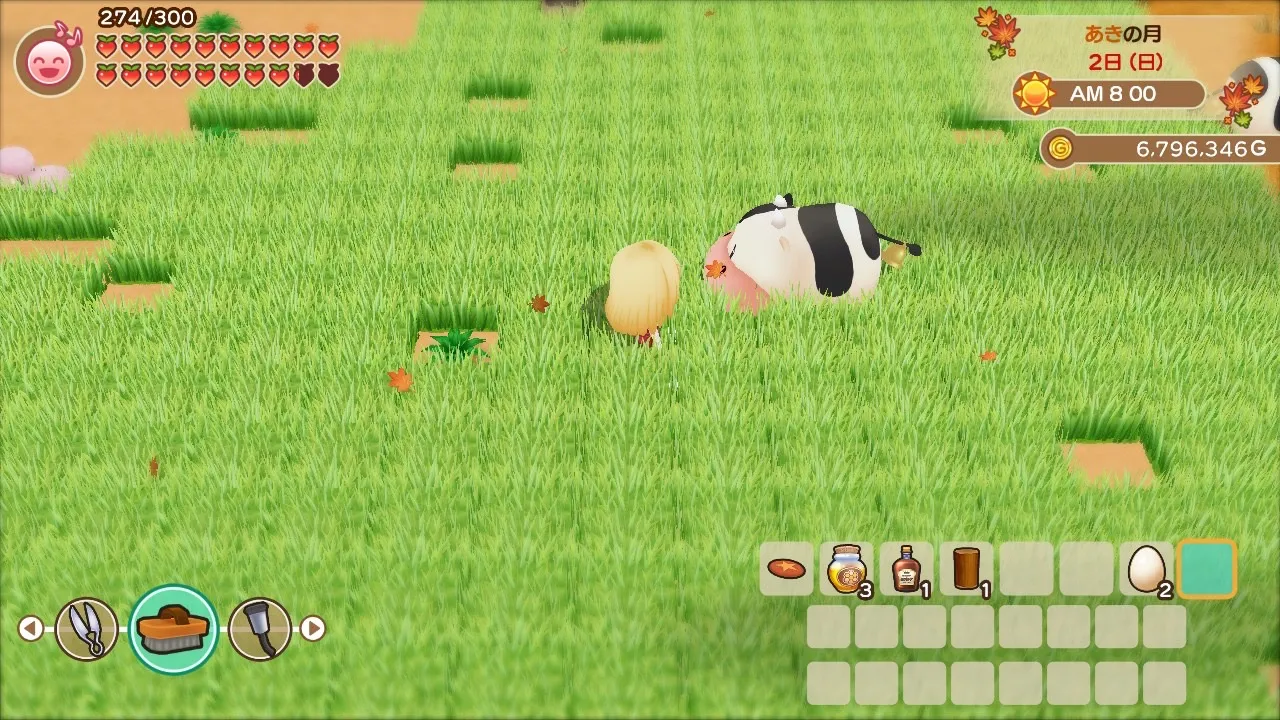
Task: Choose the brown bottle item slot
Action: (x=906, y=569)
